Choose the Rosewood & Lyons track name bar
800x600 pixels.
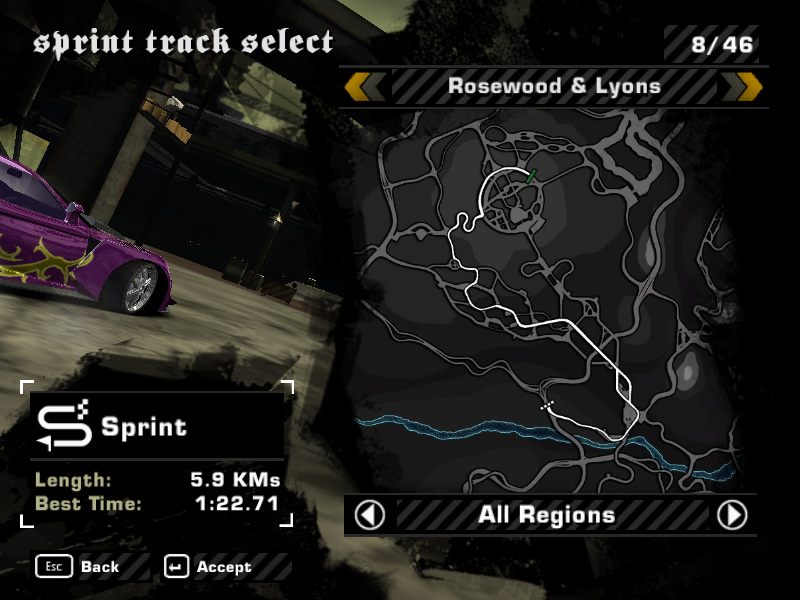pyautogui.click(x=554, y=86)
